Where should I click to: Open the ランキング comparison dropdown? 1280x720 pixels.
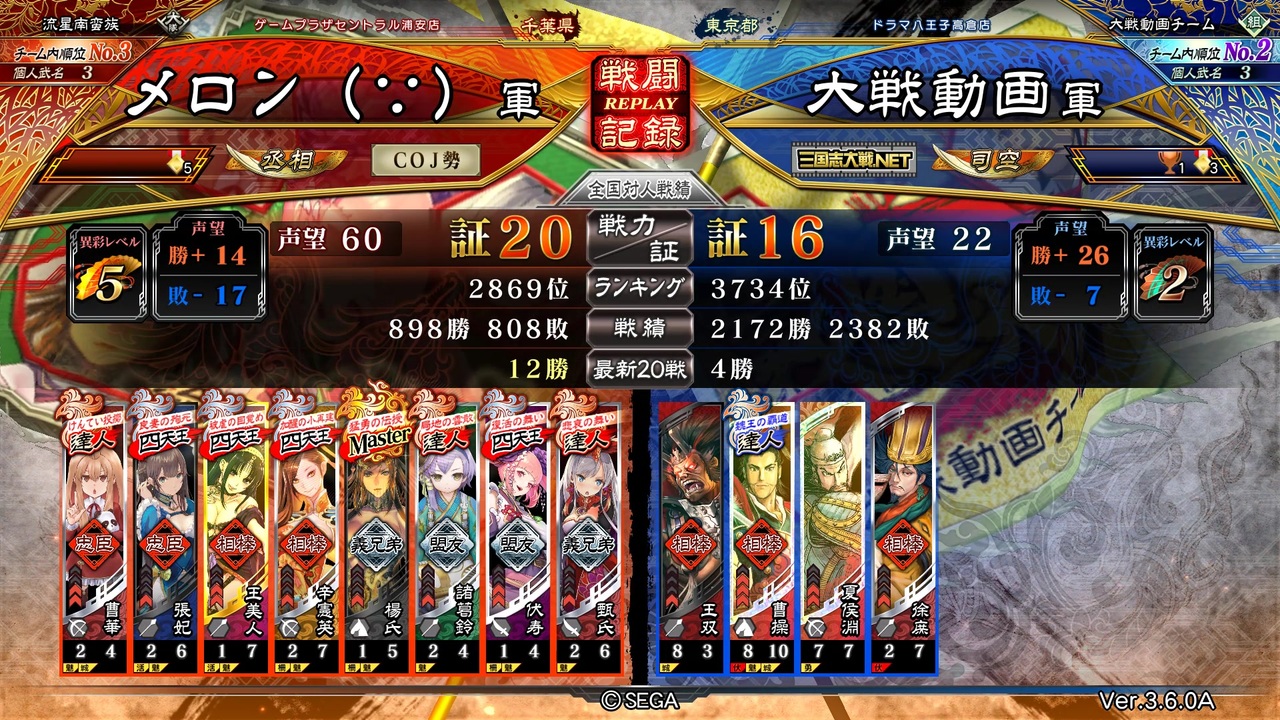[641, 288]
